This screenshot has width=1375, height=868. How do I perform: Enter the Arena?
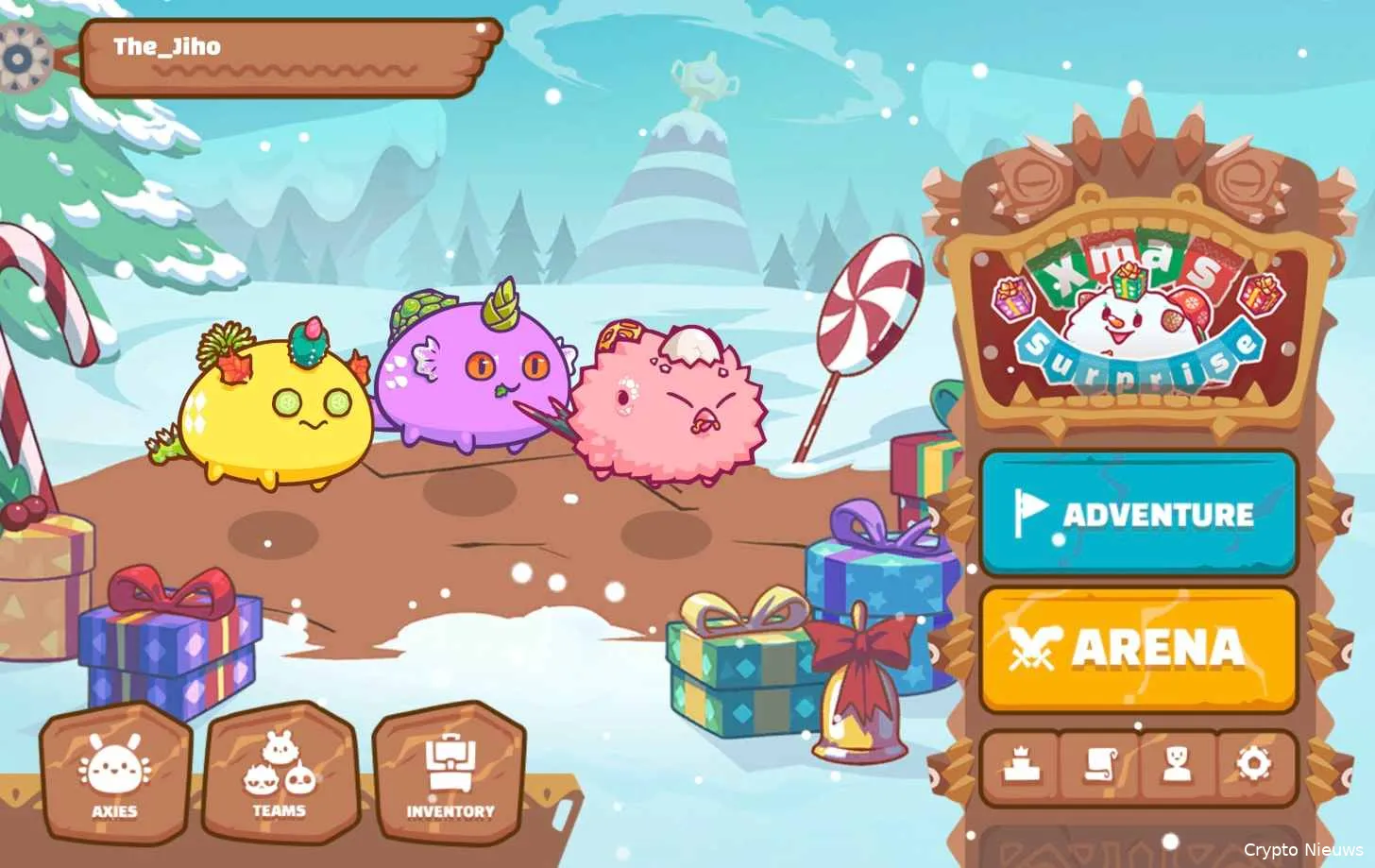(x=1138, y=649)
